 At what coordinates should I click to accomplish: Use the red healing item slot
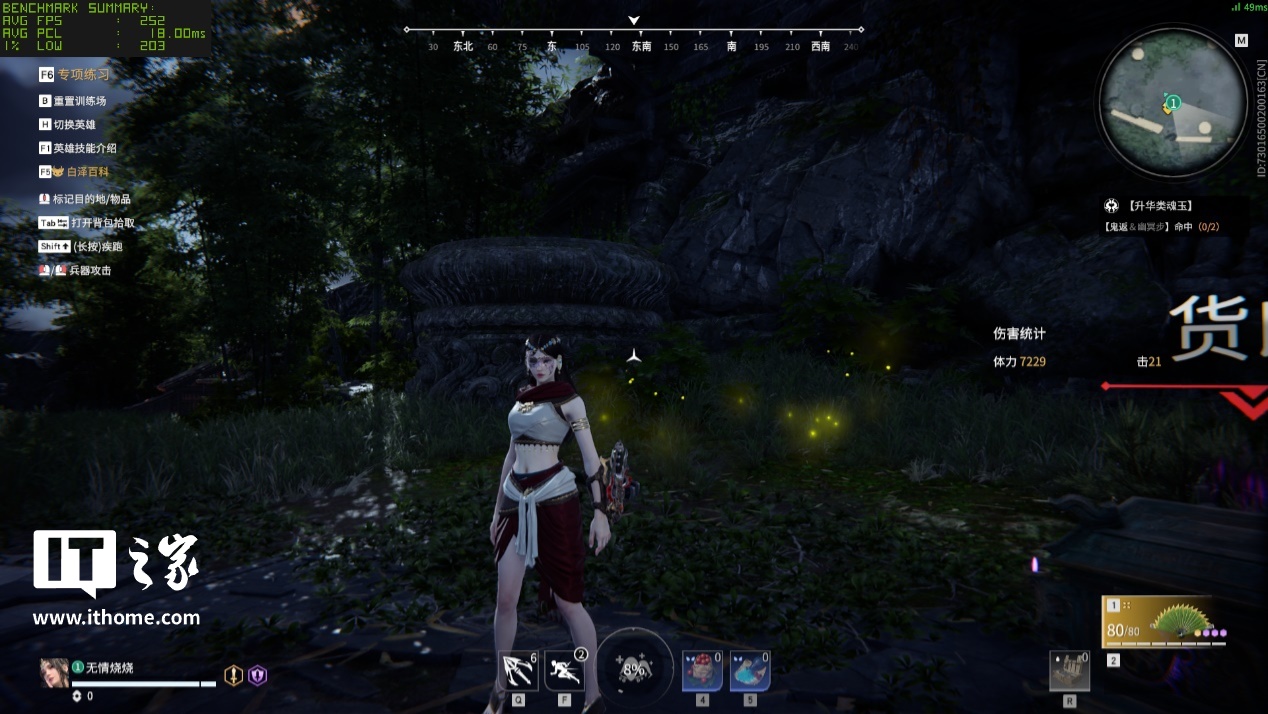702,671
